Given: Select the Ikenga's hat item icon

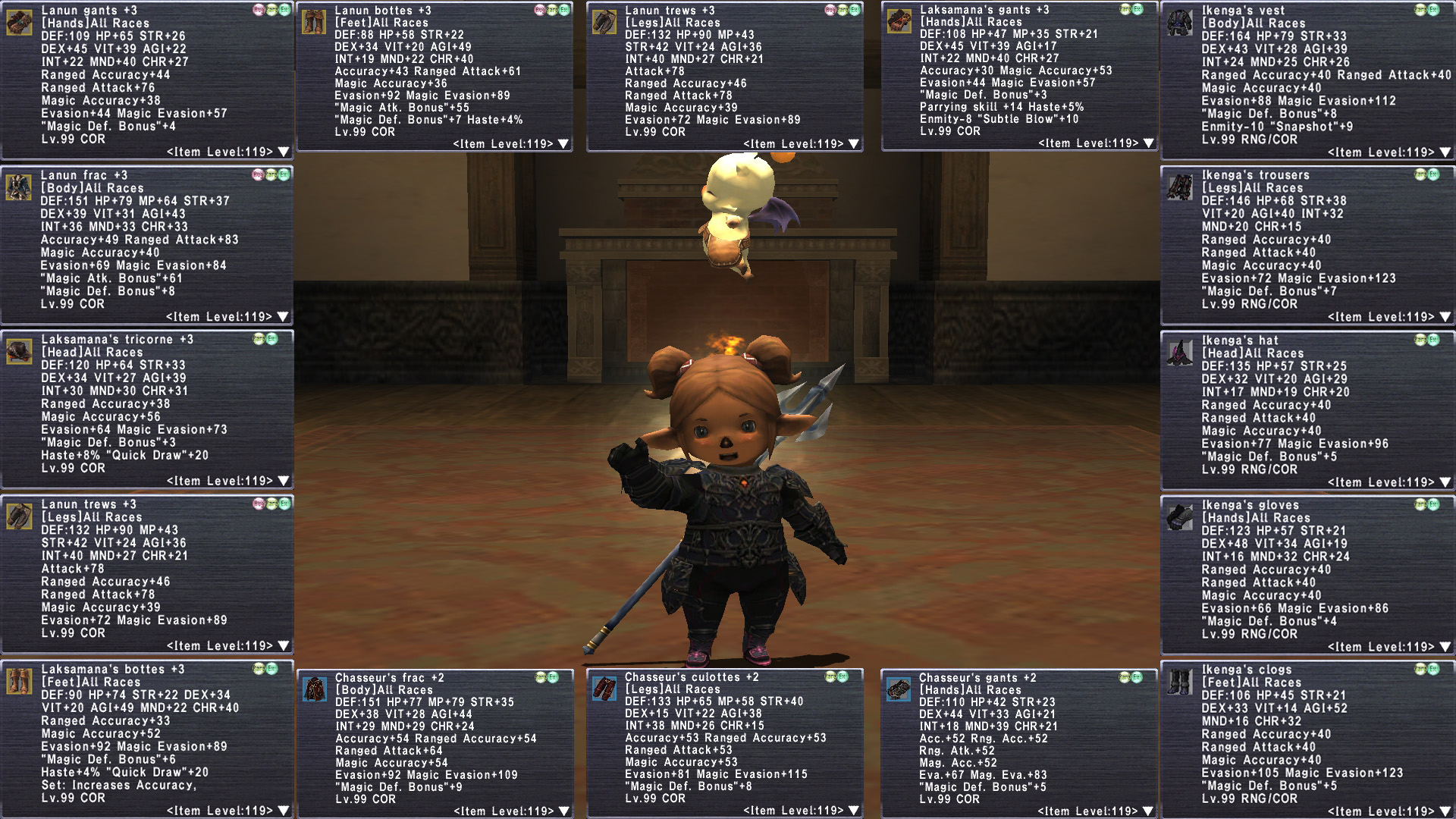Looking at the screenshot, I should coord(1180,352).
